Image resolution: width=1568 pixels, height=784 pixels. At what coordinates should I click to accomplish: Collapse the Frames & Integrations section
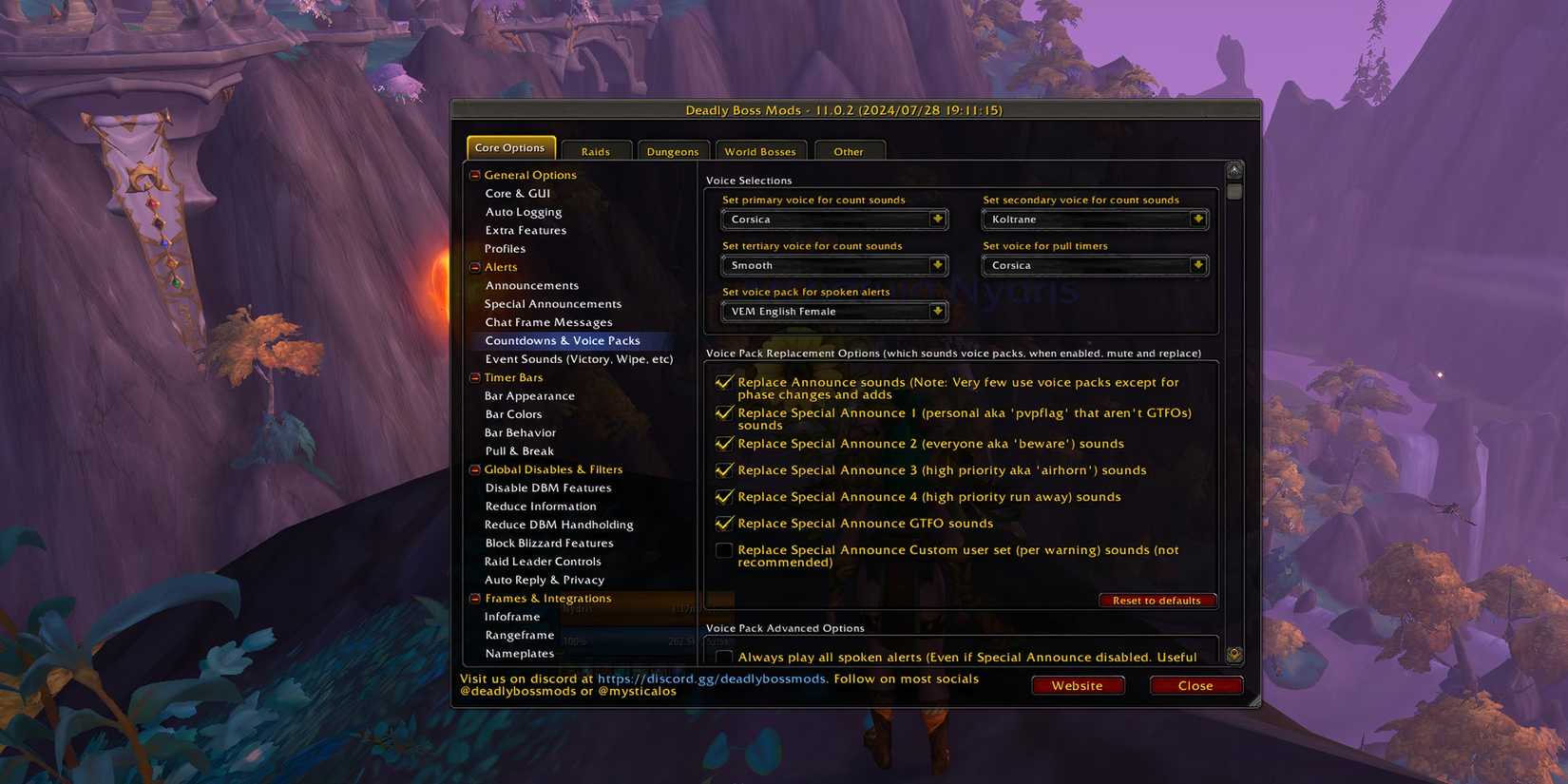(x=473, y=598)
